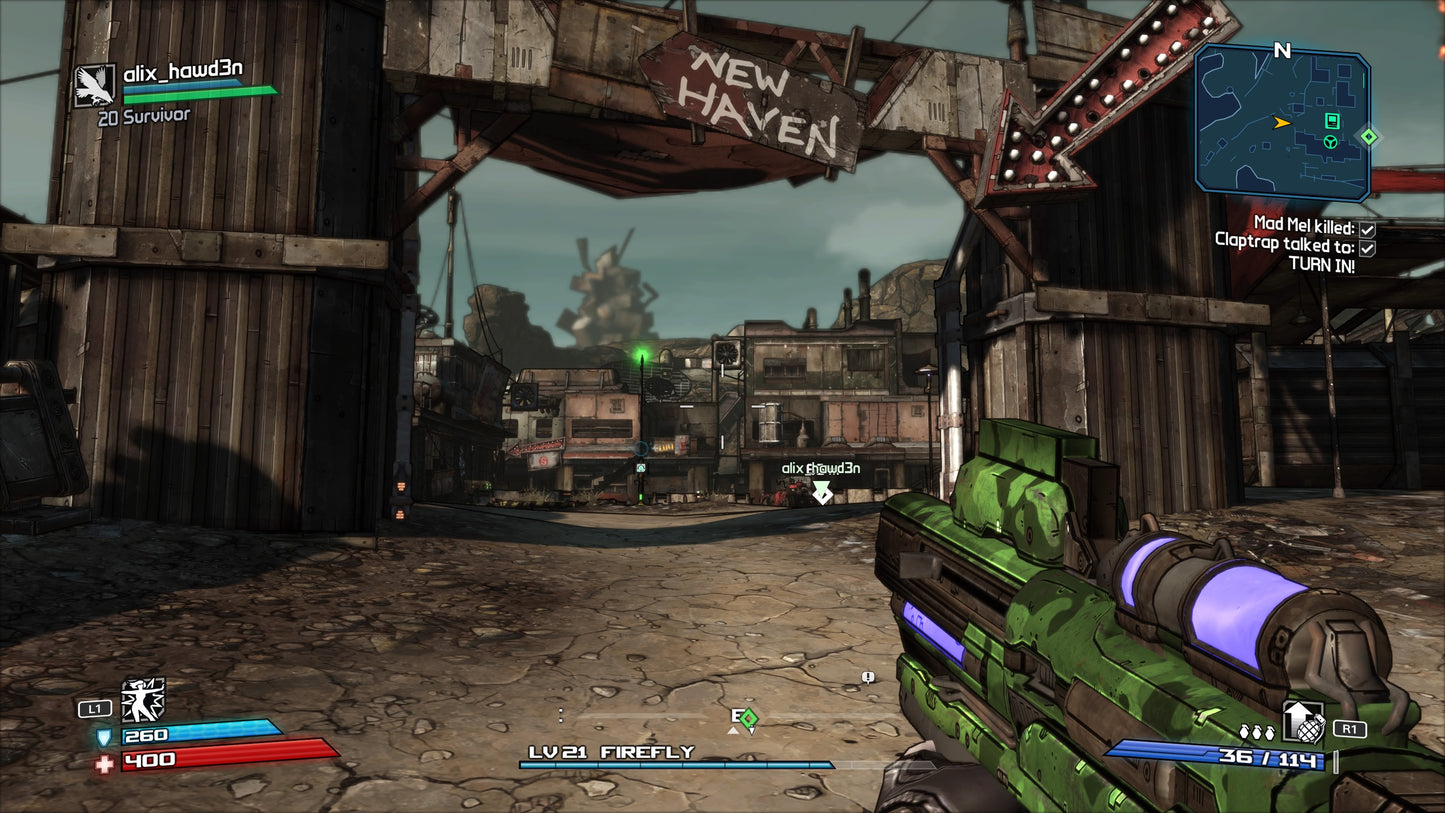Viewport: 1445px width, 813px height.
Task: Activate the action skill icon
Action: (143, 700)
